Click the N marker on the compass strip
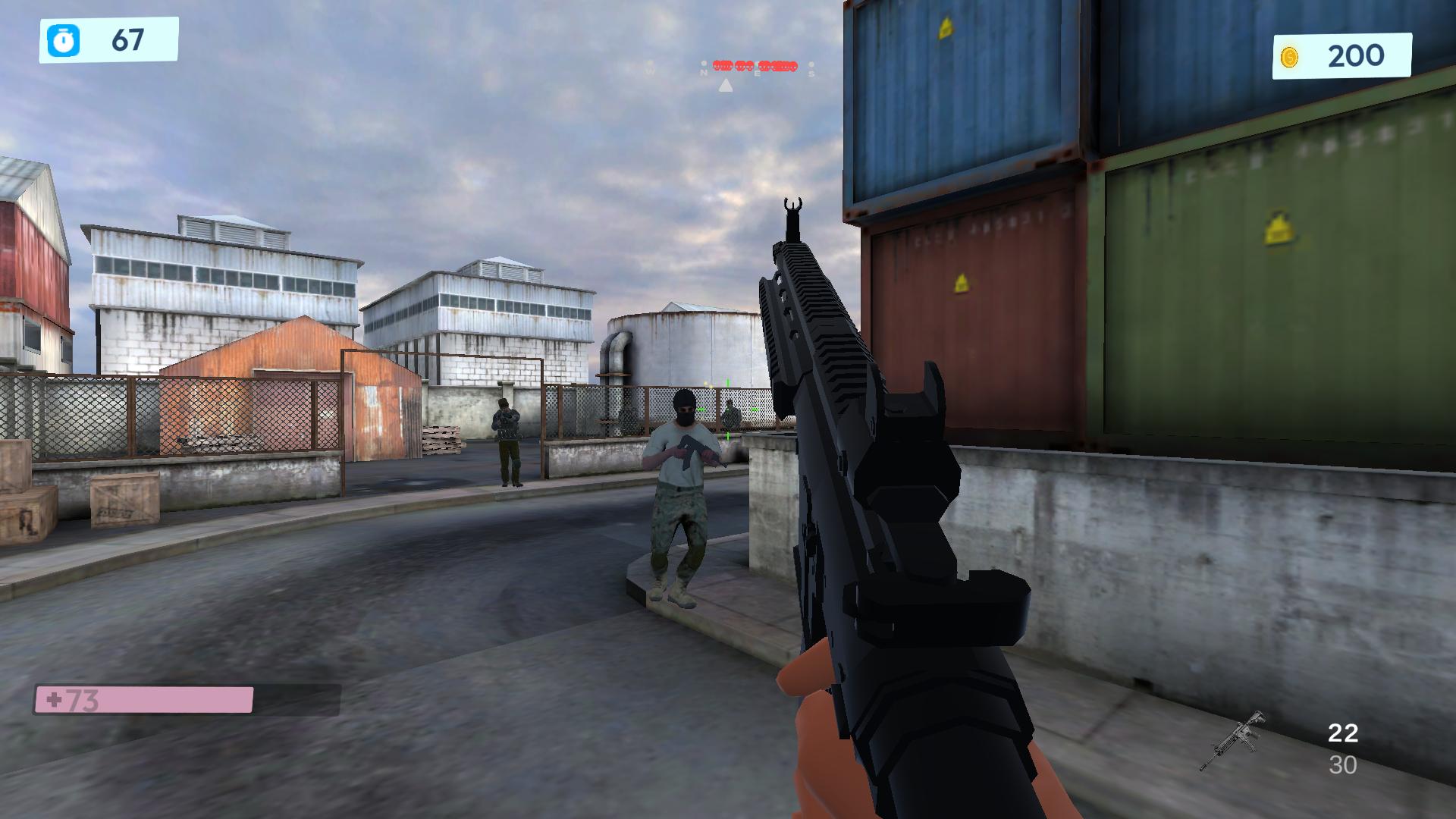Image resolution: width=1456 pixels, height=819 pixels. pyautogui.click(x=704, y=74)
